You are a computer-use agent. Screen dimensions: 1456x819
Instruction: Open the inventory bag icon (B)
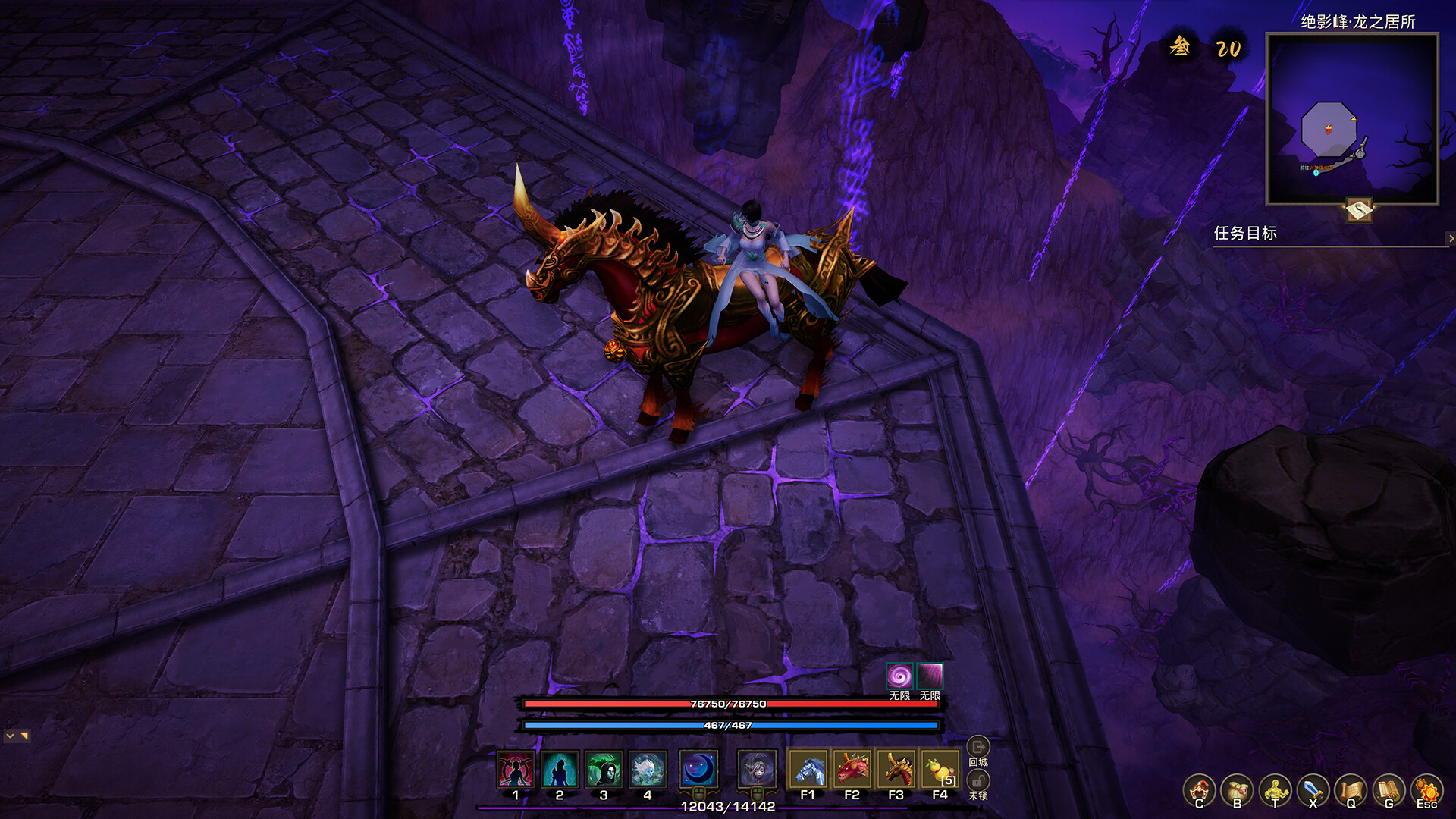tap(1238, 789)
